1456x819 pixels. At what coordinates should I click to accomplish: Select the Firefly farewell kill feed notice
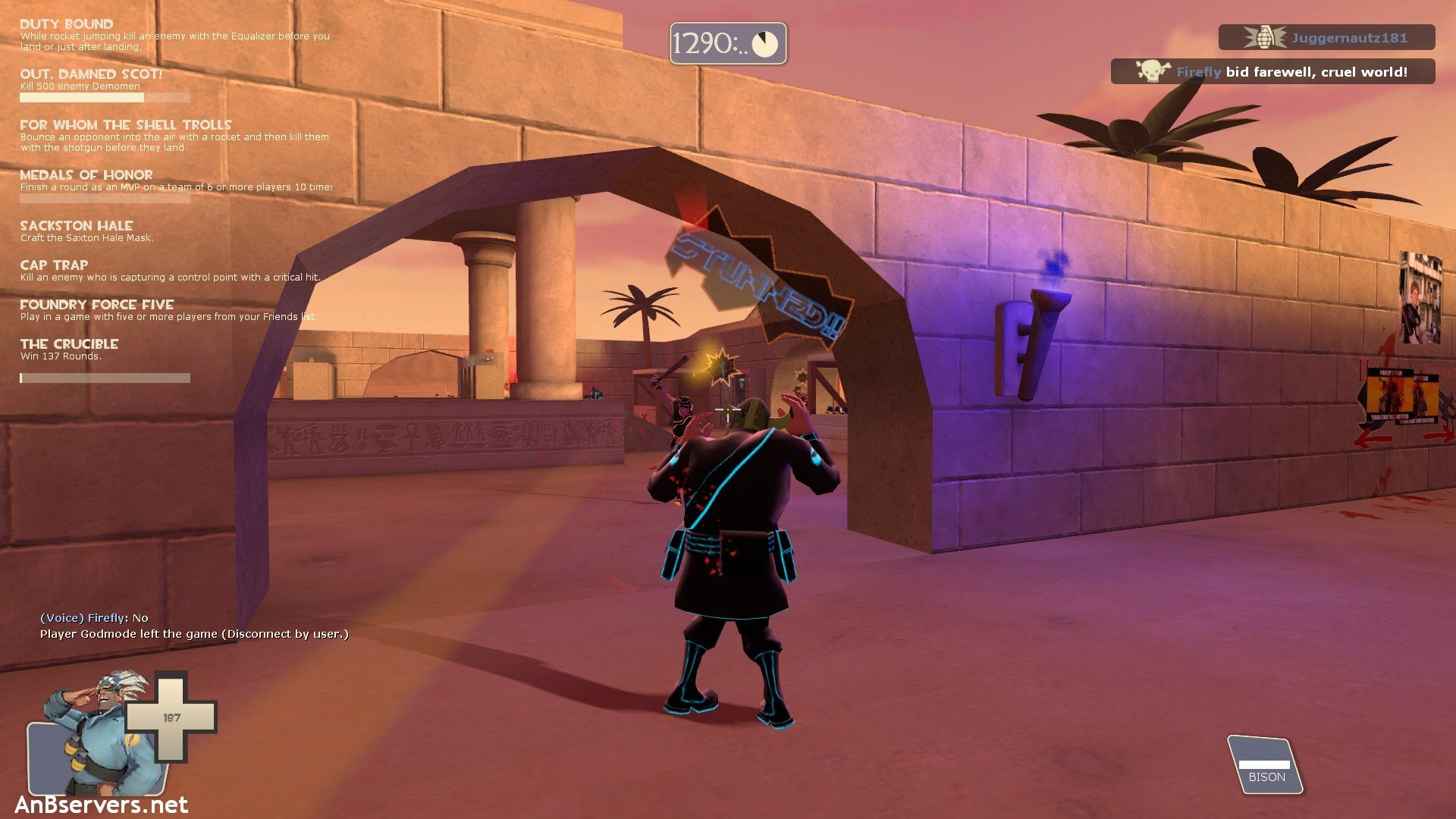pyautogui.click(x=1272, y=72)
